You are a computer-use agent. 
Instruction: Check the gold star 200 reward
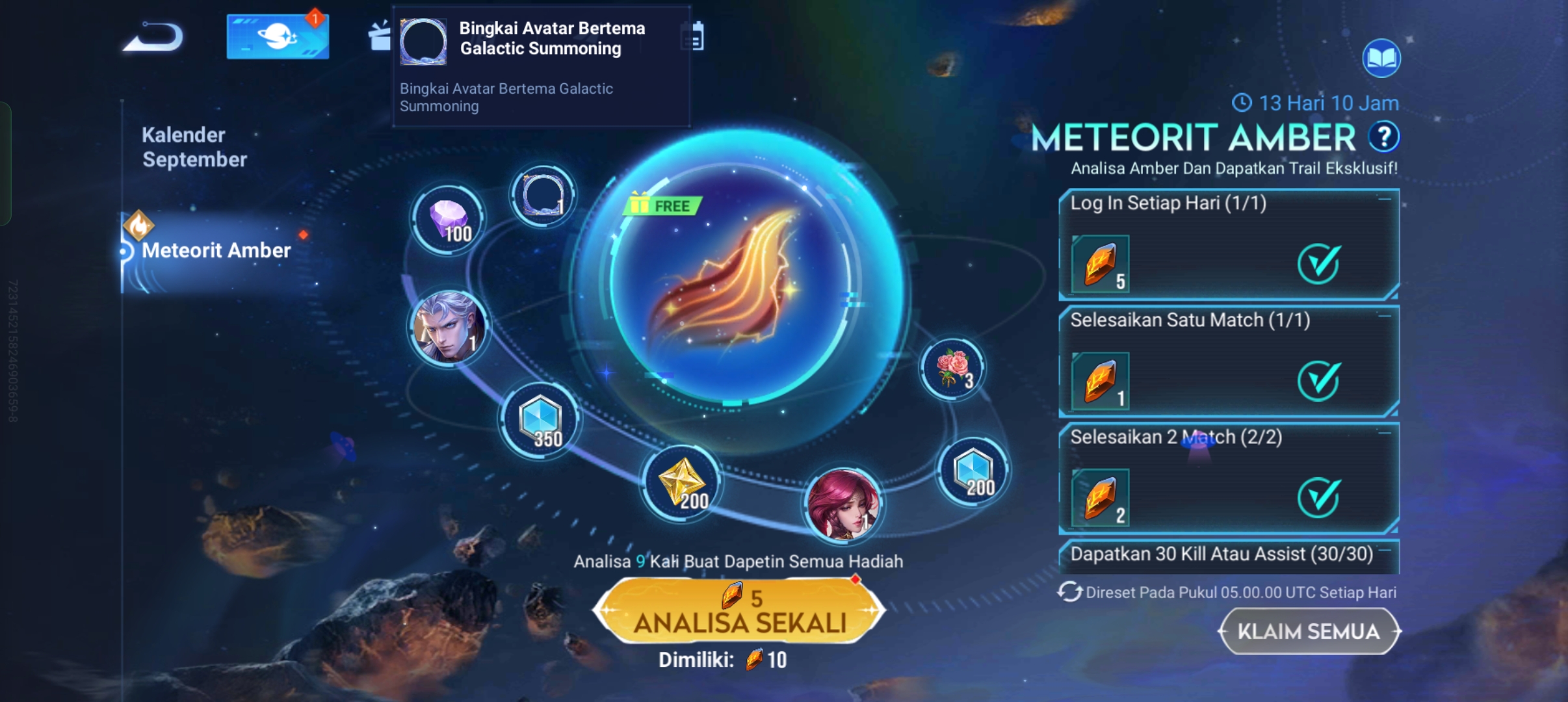681,484
